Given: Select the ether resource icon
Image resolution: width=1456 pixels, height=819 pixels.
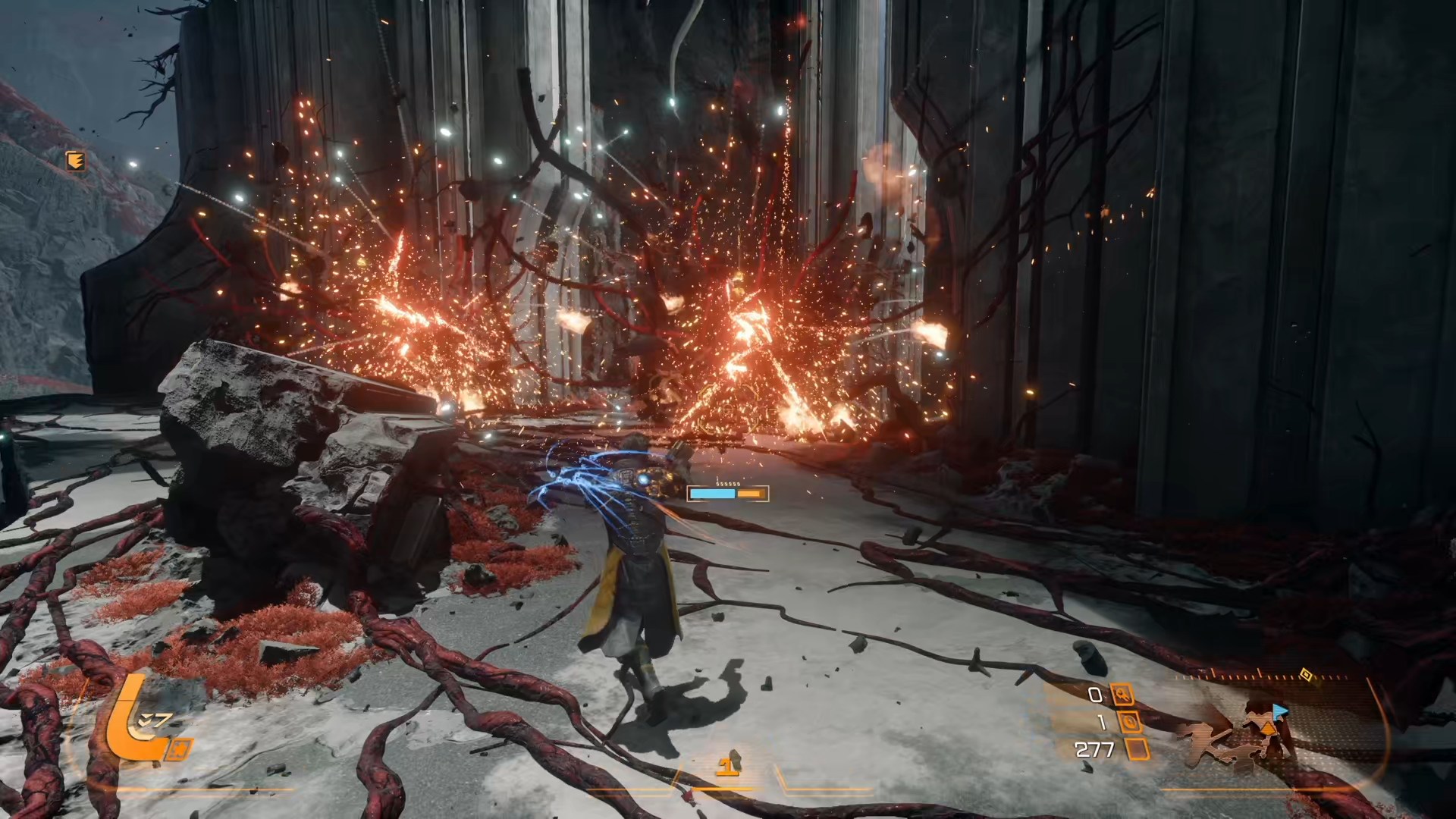Looking at the screenshot, I should pyautogui.click(x=1130, y=722).
